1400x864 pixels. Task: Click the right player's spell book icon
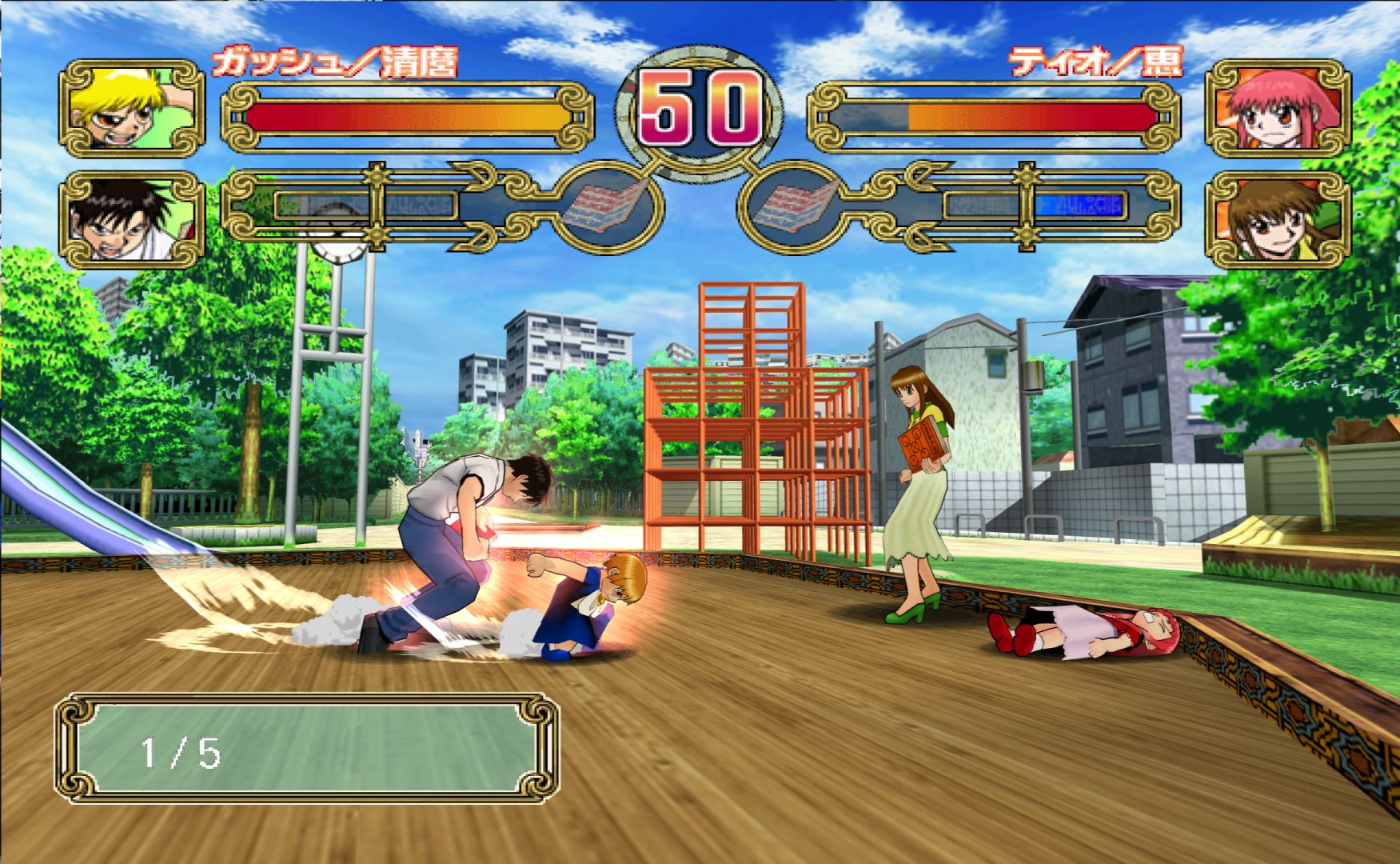click(794, 206)
